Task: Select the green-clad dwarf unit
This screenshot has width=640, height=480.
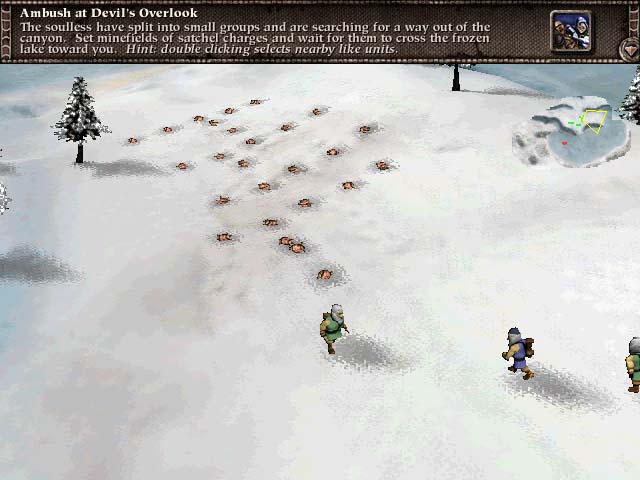Action: click(x=333, y=328)
